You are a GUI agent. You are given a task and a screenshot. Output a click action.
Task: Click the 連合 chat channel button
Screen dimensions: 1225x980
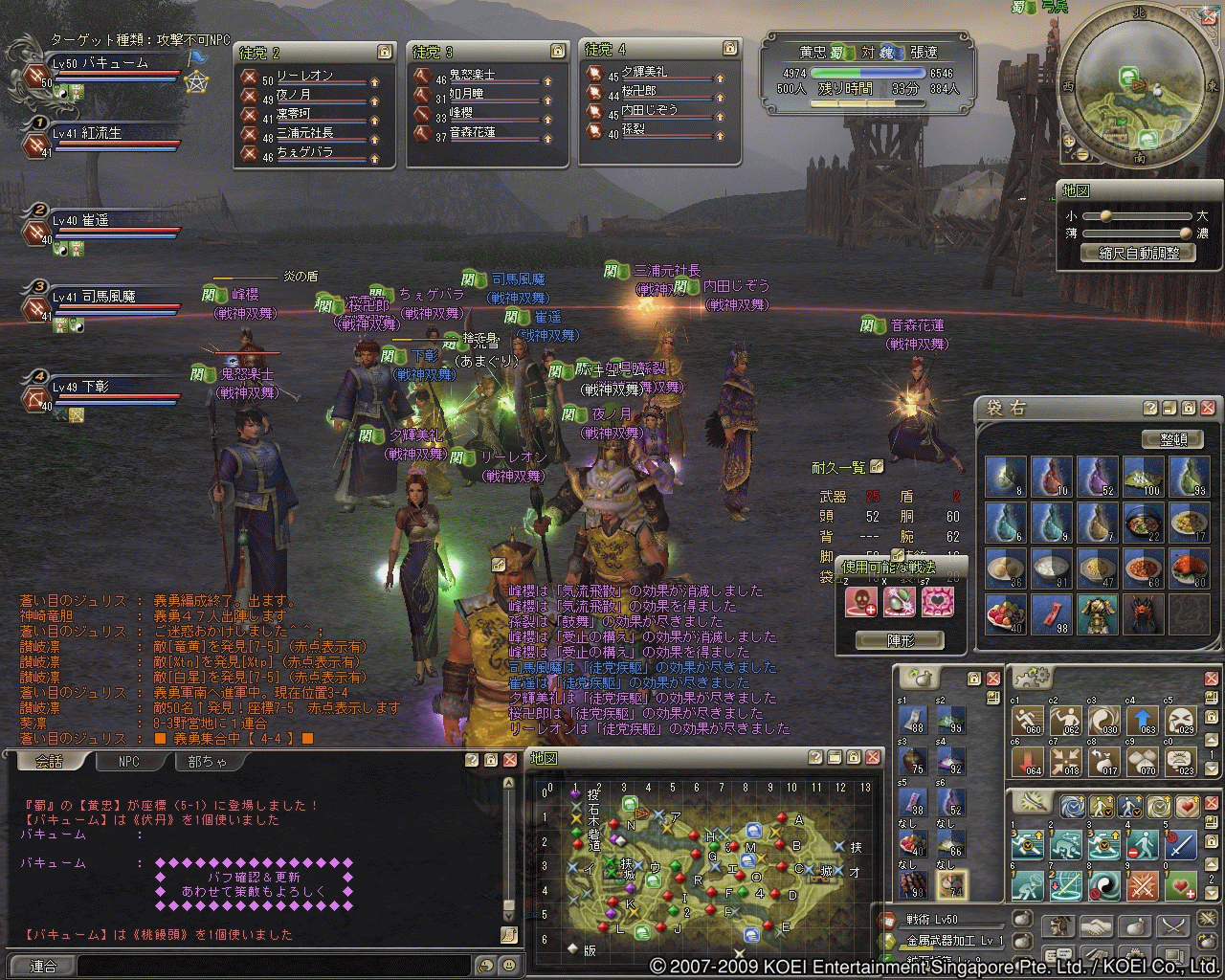42,966
